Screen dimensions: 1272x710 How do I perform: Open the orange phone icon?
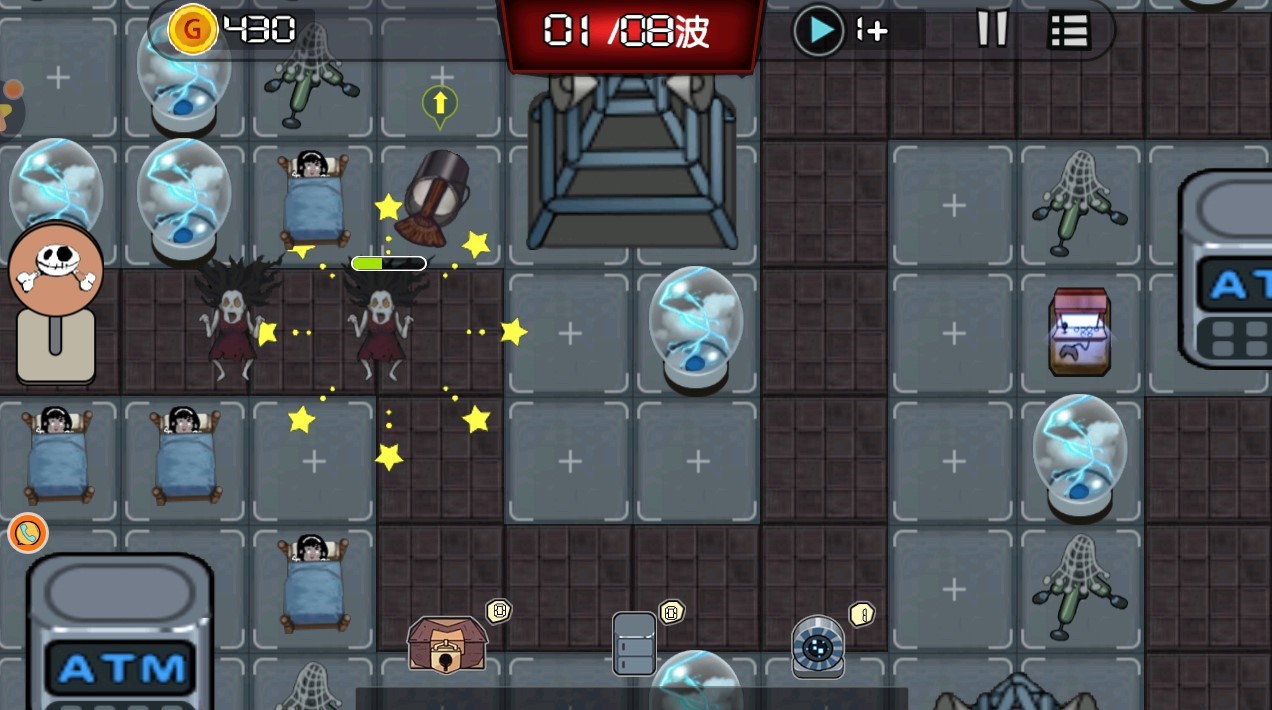pyautogui.click(x=28, y=533)
